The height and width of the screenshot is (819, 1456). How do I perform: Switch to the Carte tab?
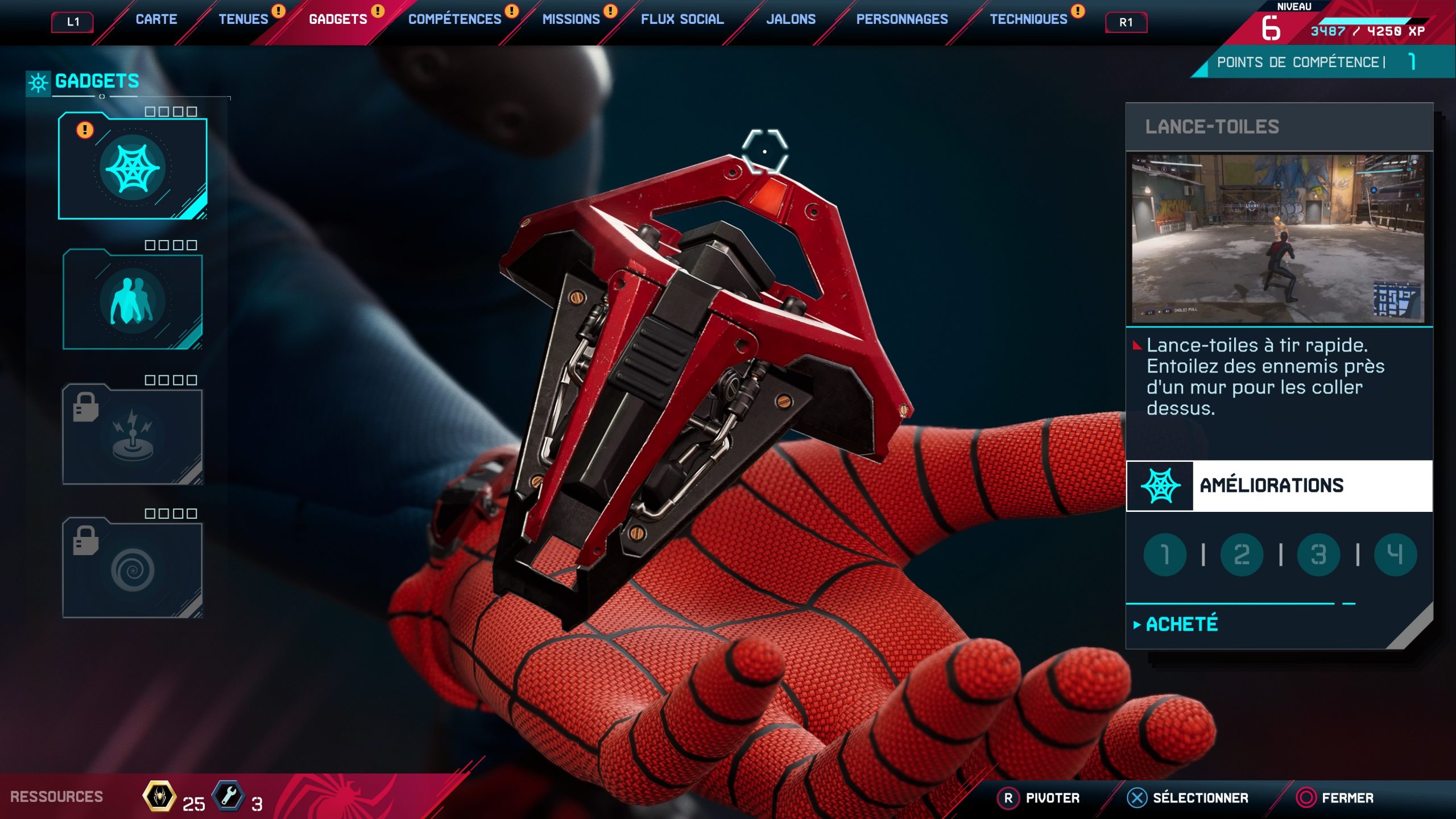(x=156, y=19)
